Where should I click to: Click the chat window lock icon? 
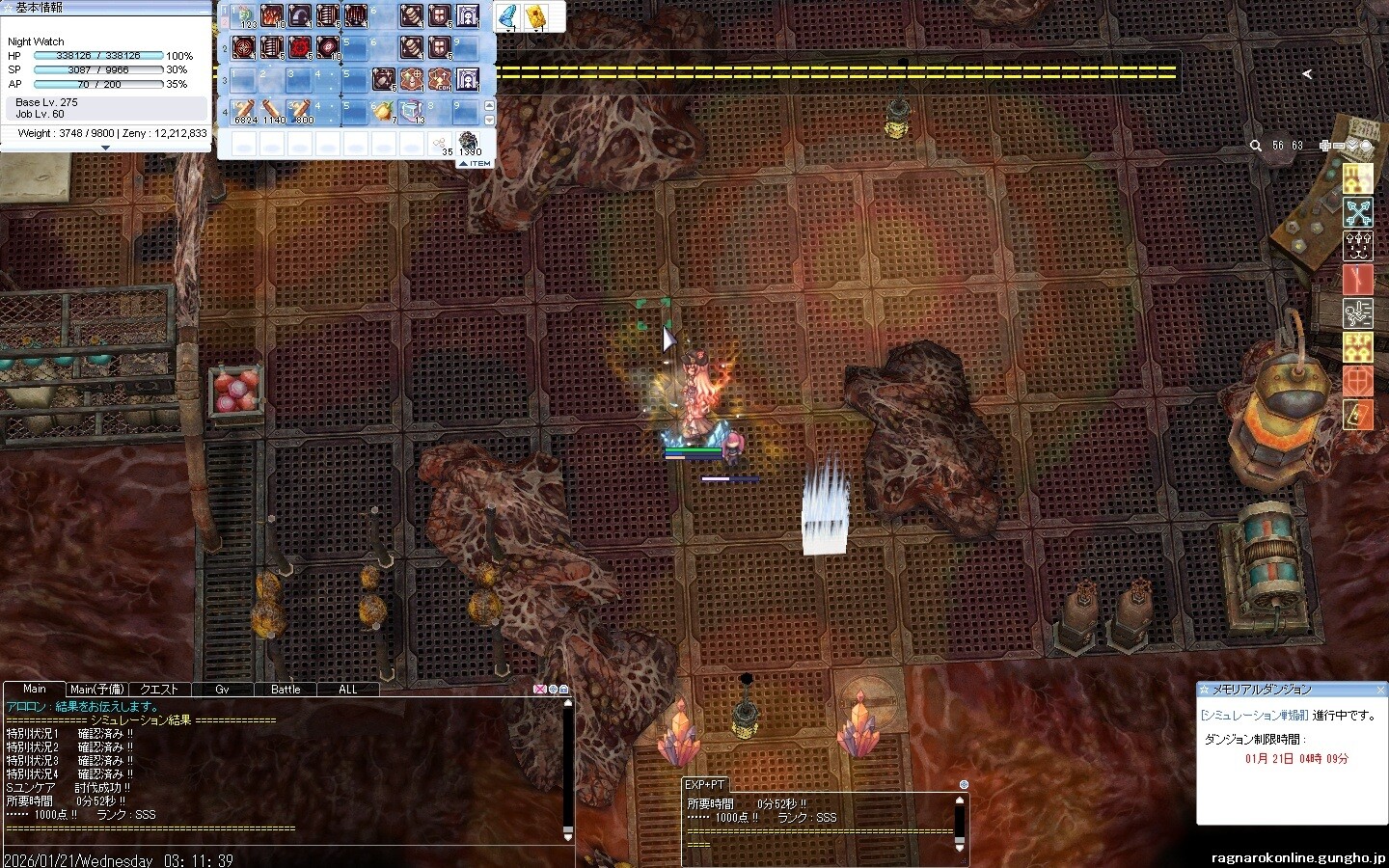pos(564,690)
